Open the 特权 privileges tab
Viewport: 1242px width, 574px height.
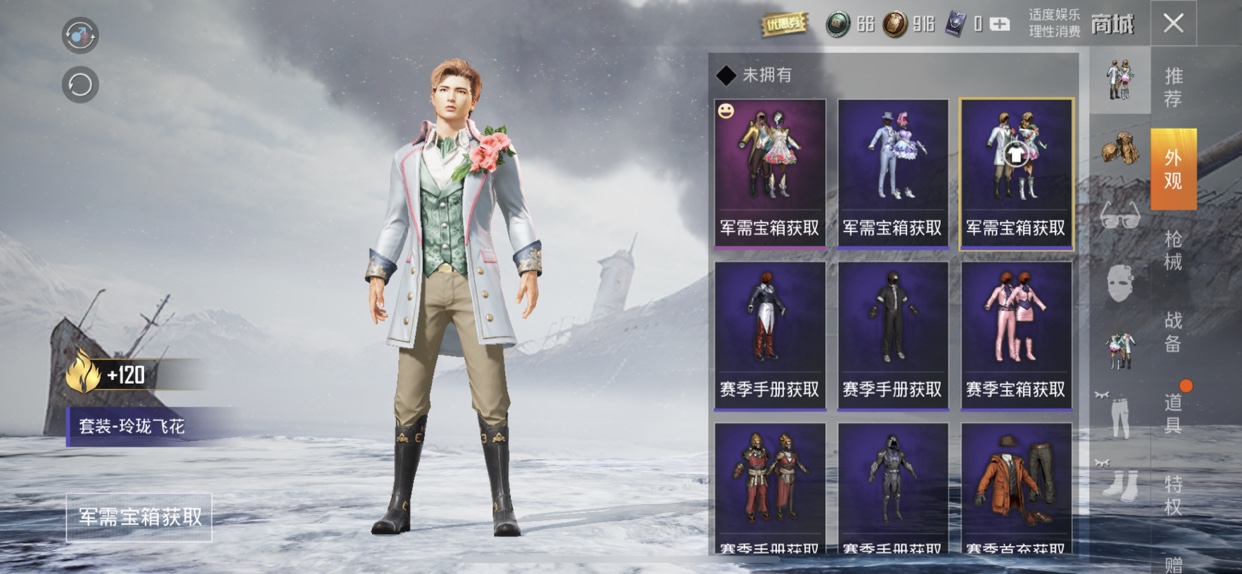[x=1173, y=495]
